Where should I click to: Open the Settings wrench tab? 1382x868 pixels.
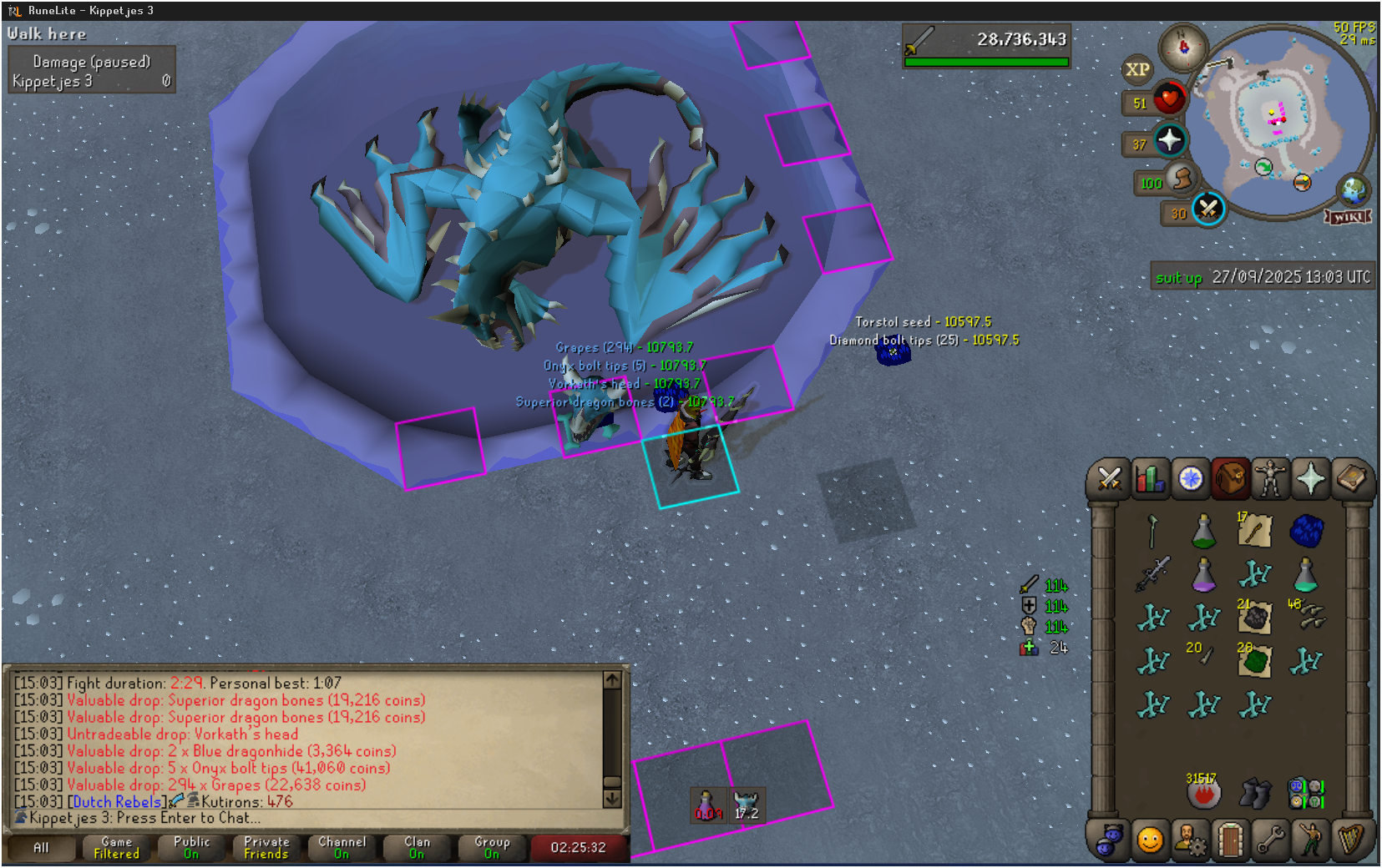tap(1270, 840)
